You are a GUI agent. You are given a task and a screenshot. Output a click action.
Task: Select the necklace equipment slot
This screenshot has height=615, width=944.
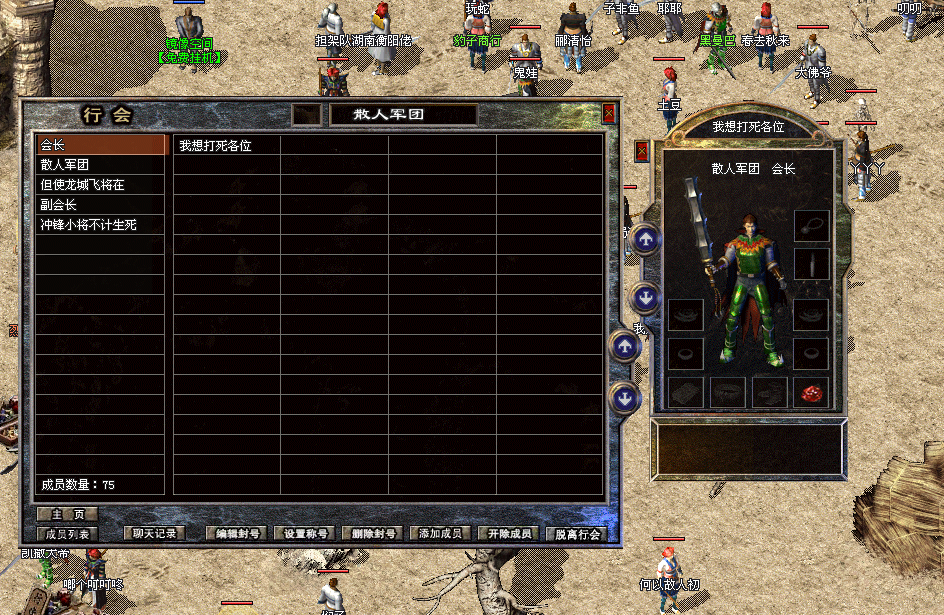(811, 225)
